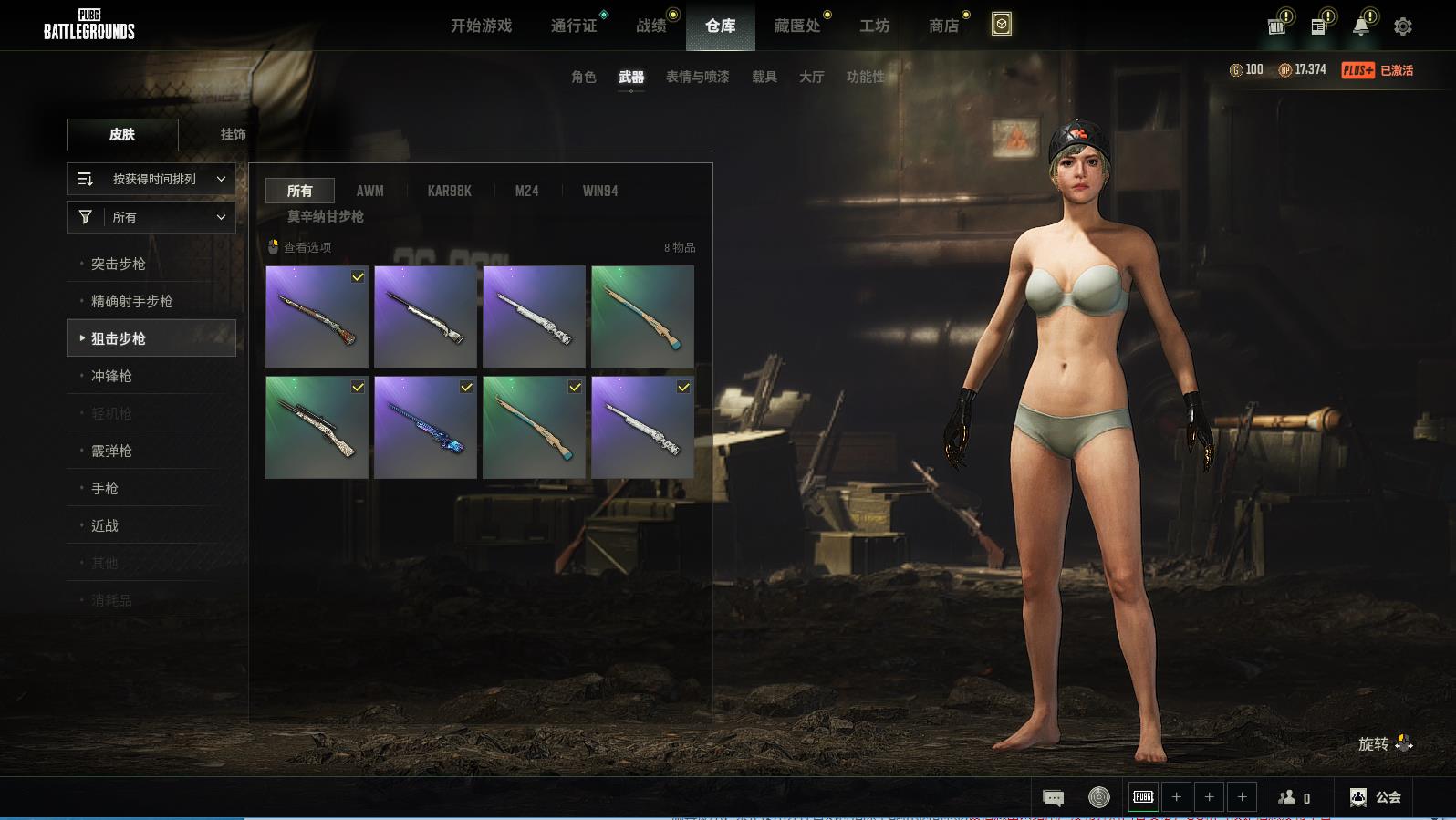The height and width of the screenshot is (820, 1456).
Task: Open the notification bell
Action: [1360, 26]
